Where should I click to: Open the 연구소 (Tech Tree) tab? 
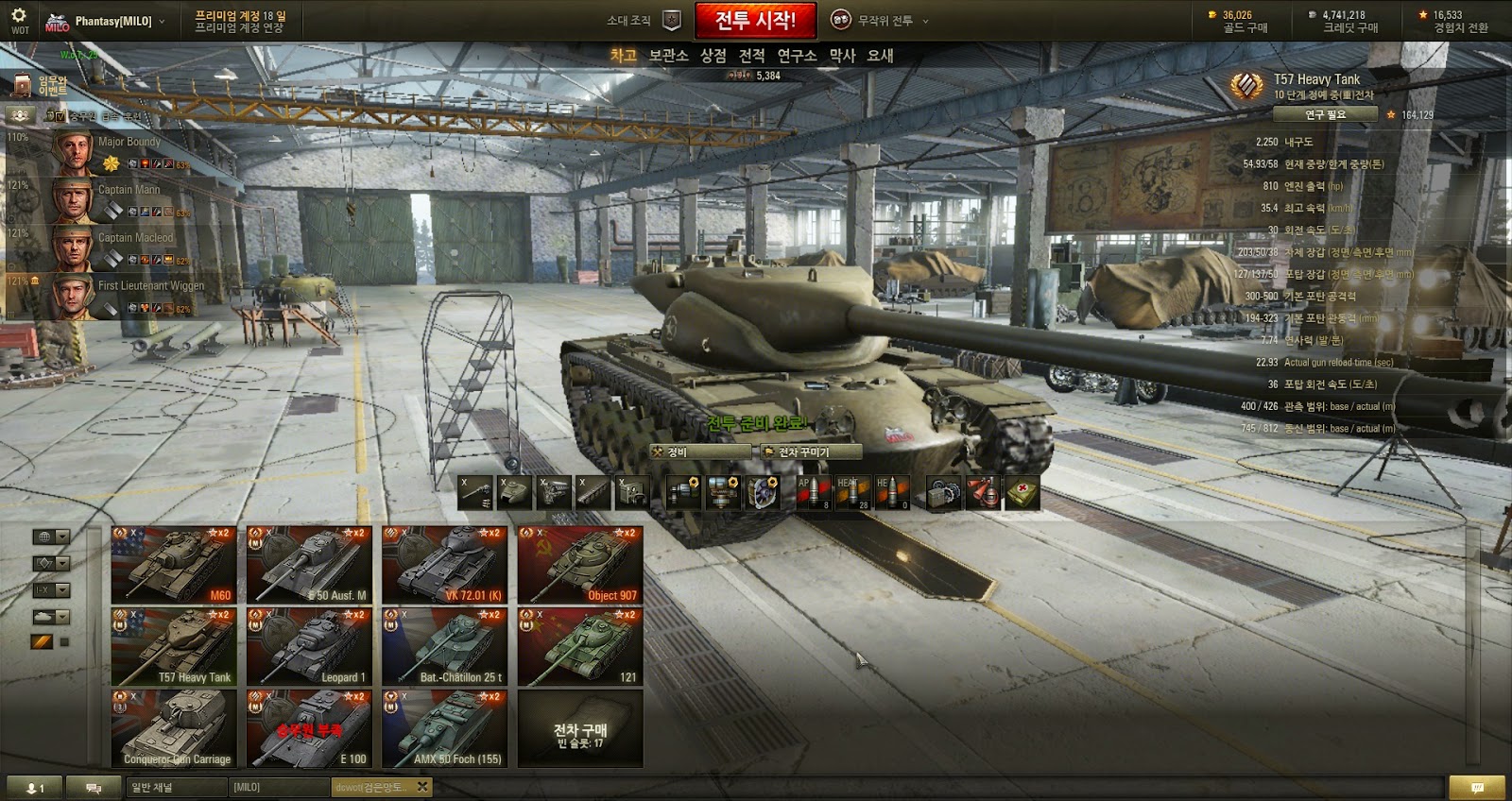(797, 56)
